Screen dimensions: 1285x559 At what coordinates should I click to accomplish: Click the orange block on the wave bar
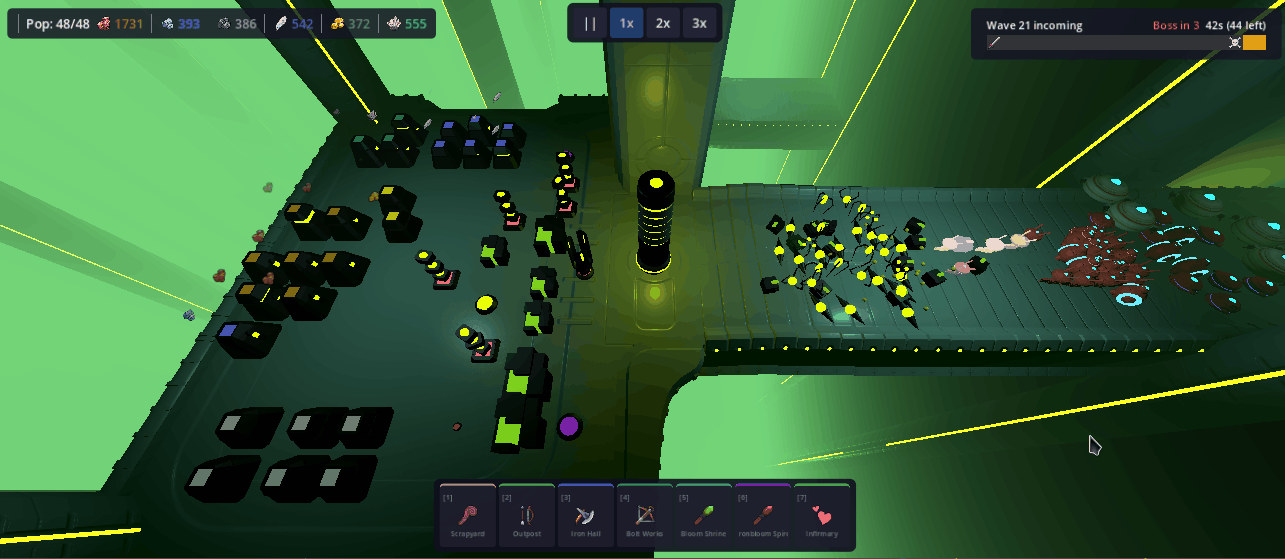pos(1254,42)
